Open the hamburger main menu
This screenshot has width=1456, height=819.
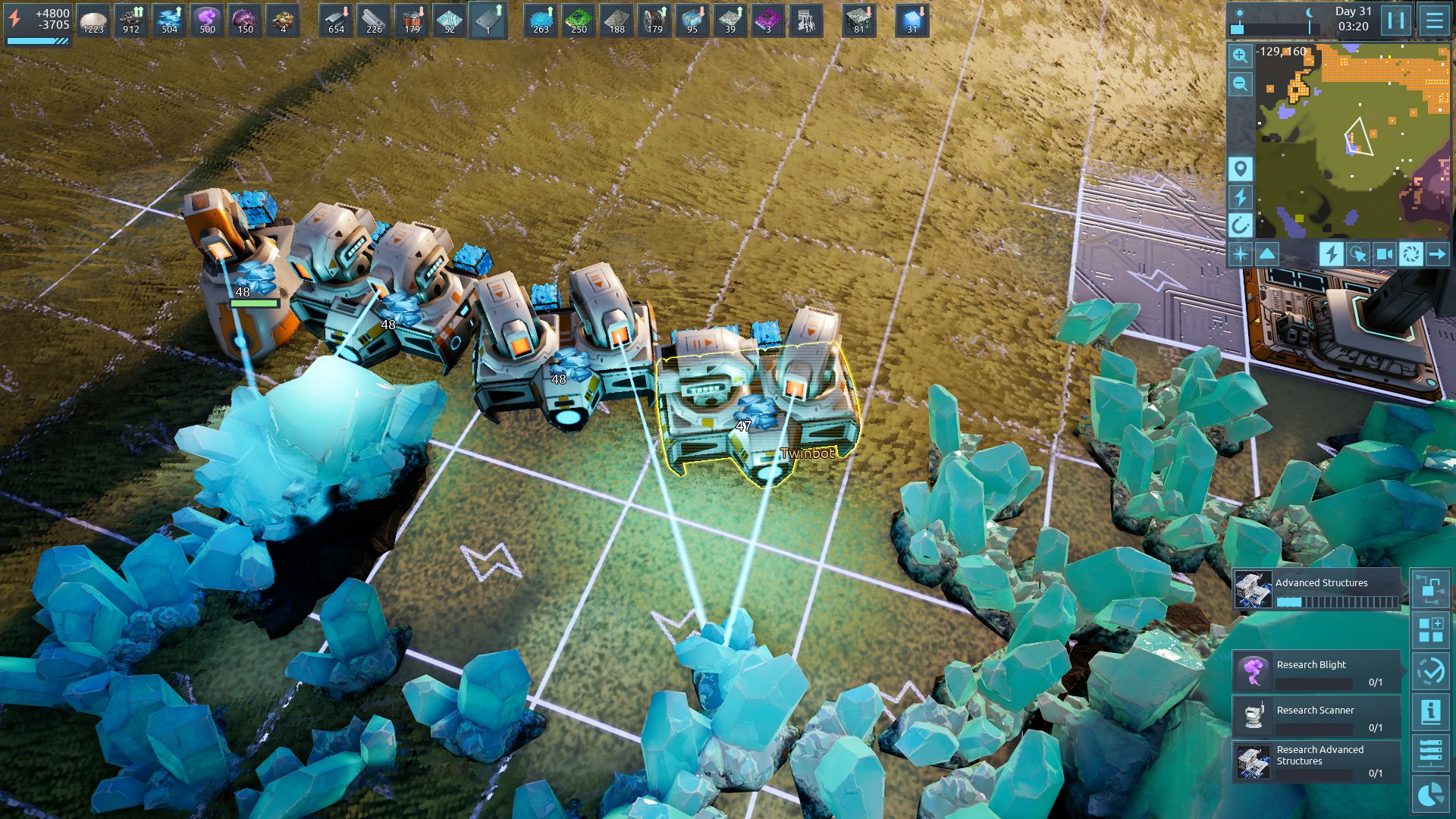point(1434,20)
